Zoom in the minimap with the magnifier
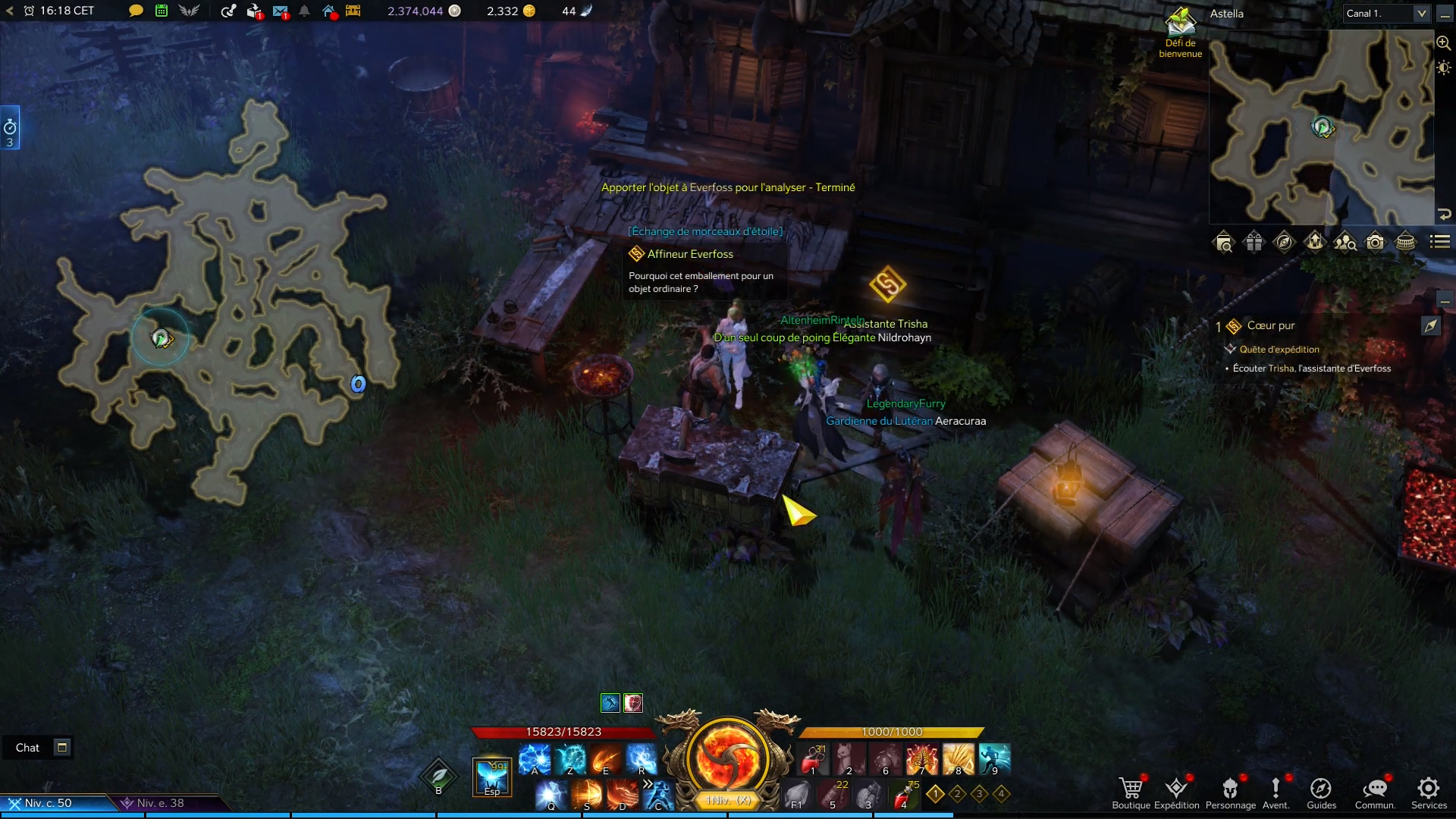This screenshot has width=1456, height=819. (x=1443, y=43)
